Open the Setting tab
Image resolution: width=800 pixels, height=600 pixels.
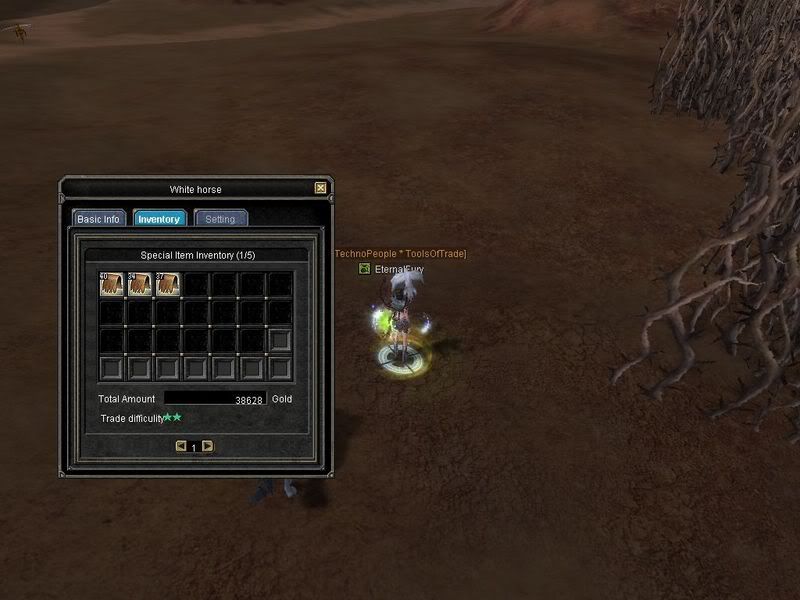pyautogui.click(x=220, y=219)
